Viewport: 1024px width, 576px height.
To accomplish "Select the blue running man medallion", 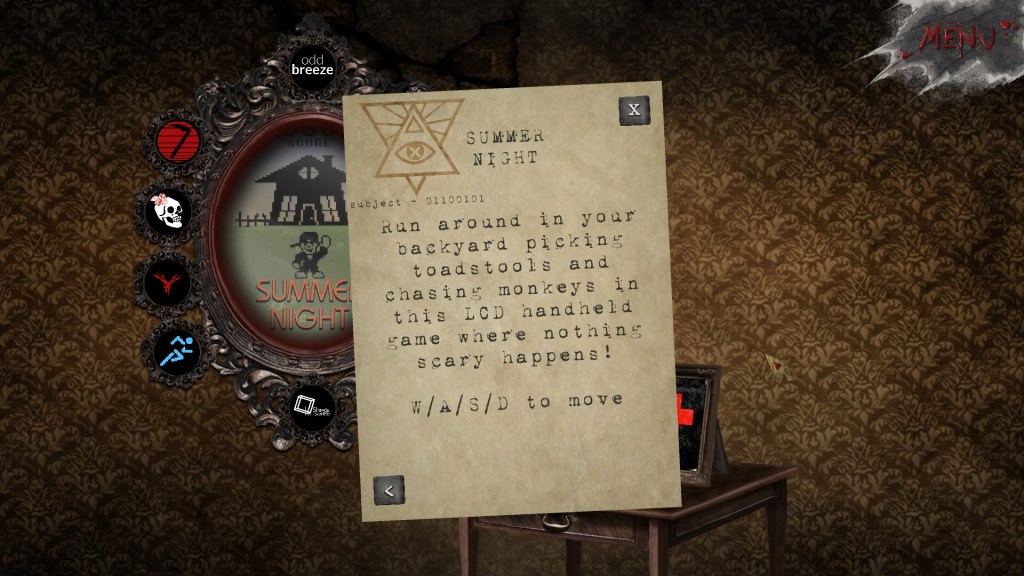I will 182,351.
